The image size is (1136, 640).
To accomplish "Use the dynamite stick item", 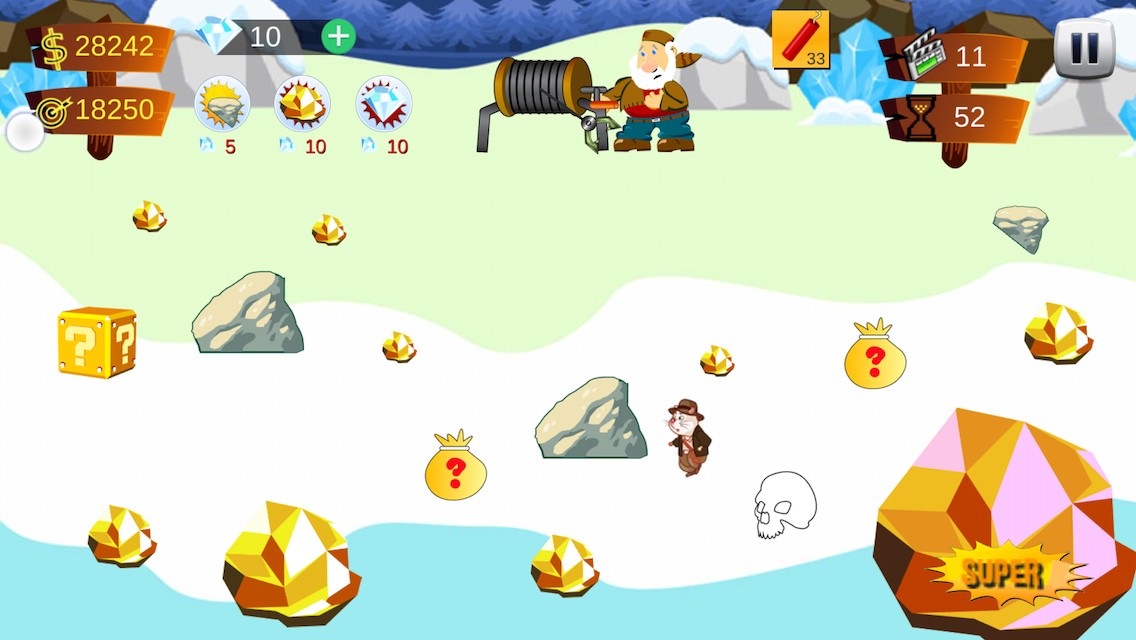I will point(800,40).
